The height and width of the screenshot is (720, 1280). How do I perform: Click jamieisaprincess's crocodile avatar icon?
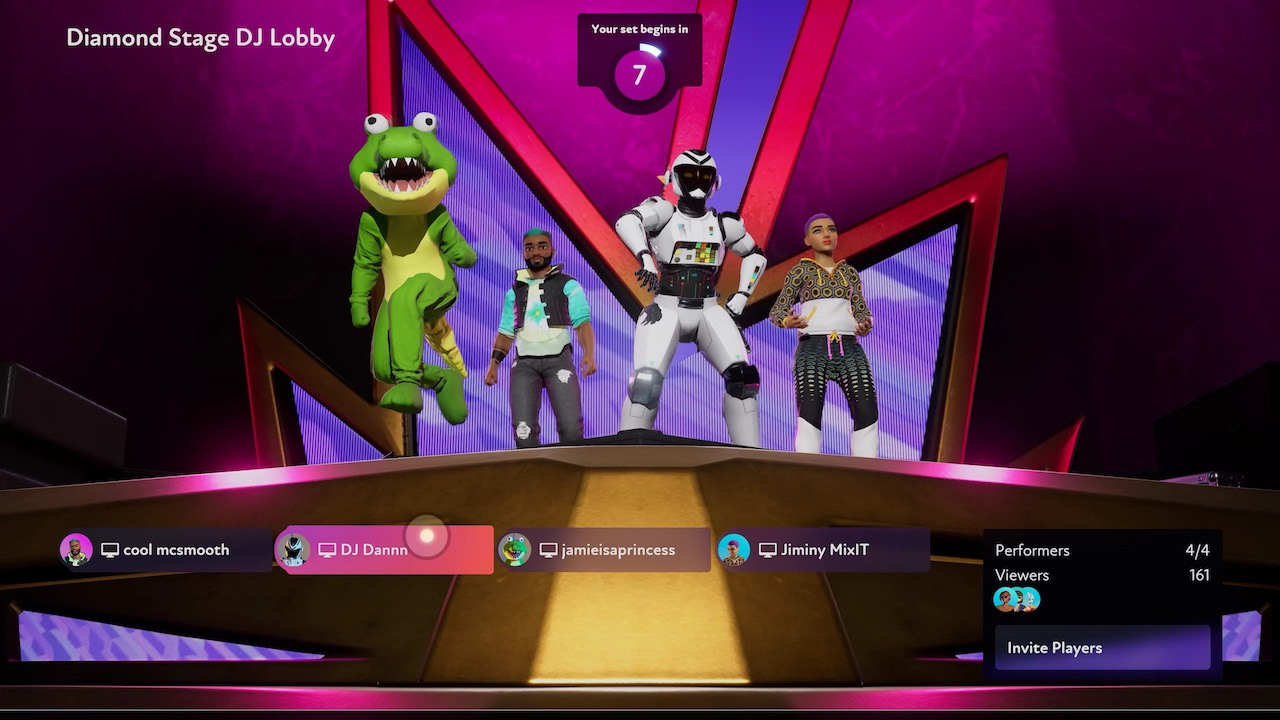[516, 549]
